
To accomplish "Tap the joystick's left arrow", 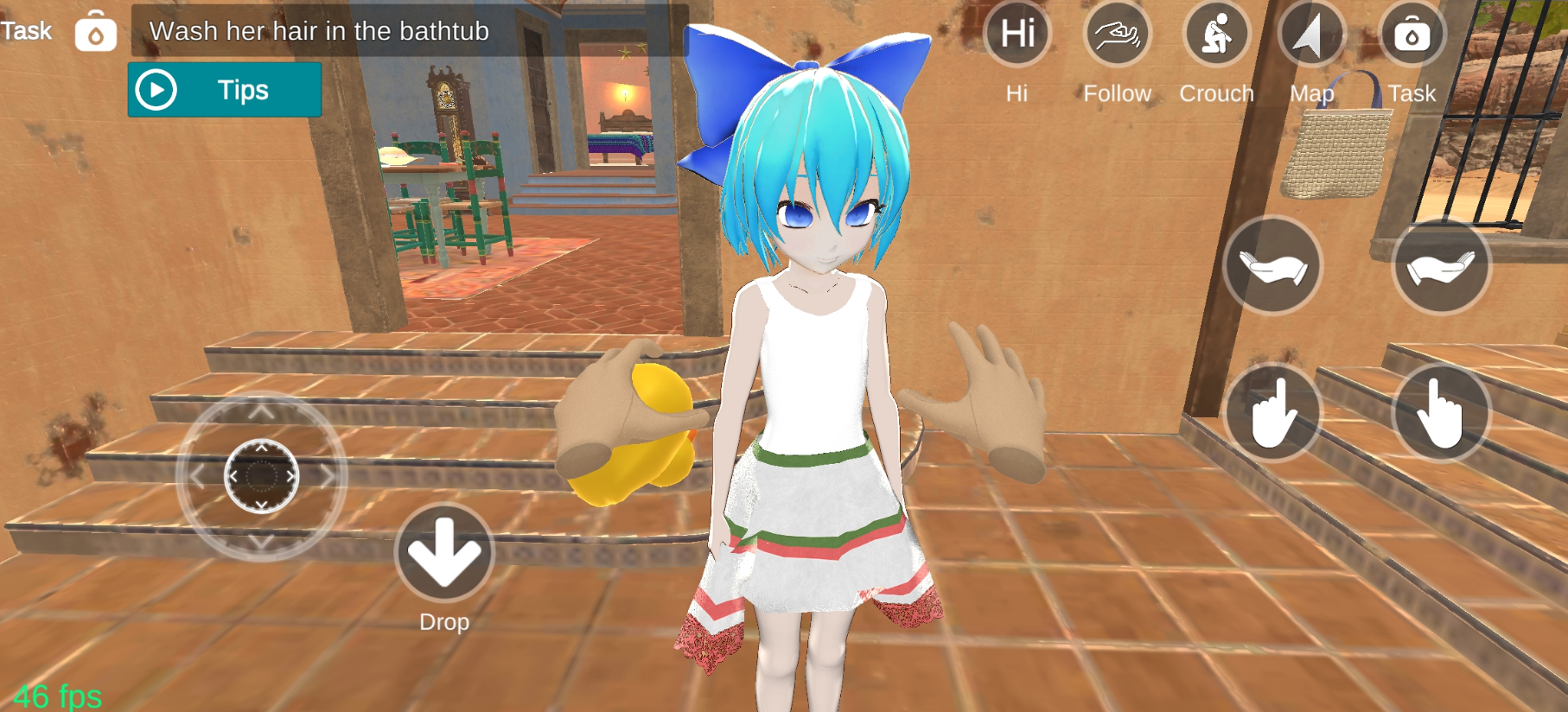I will pos(197,476).
